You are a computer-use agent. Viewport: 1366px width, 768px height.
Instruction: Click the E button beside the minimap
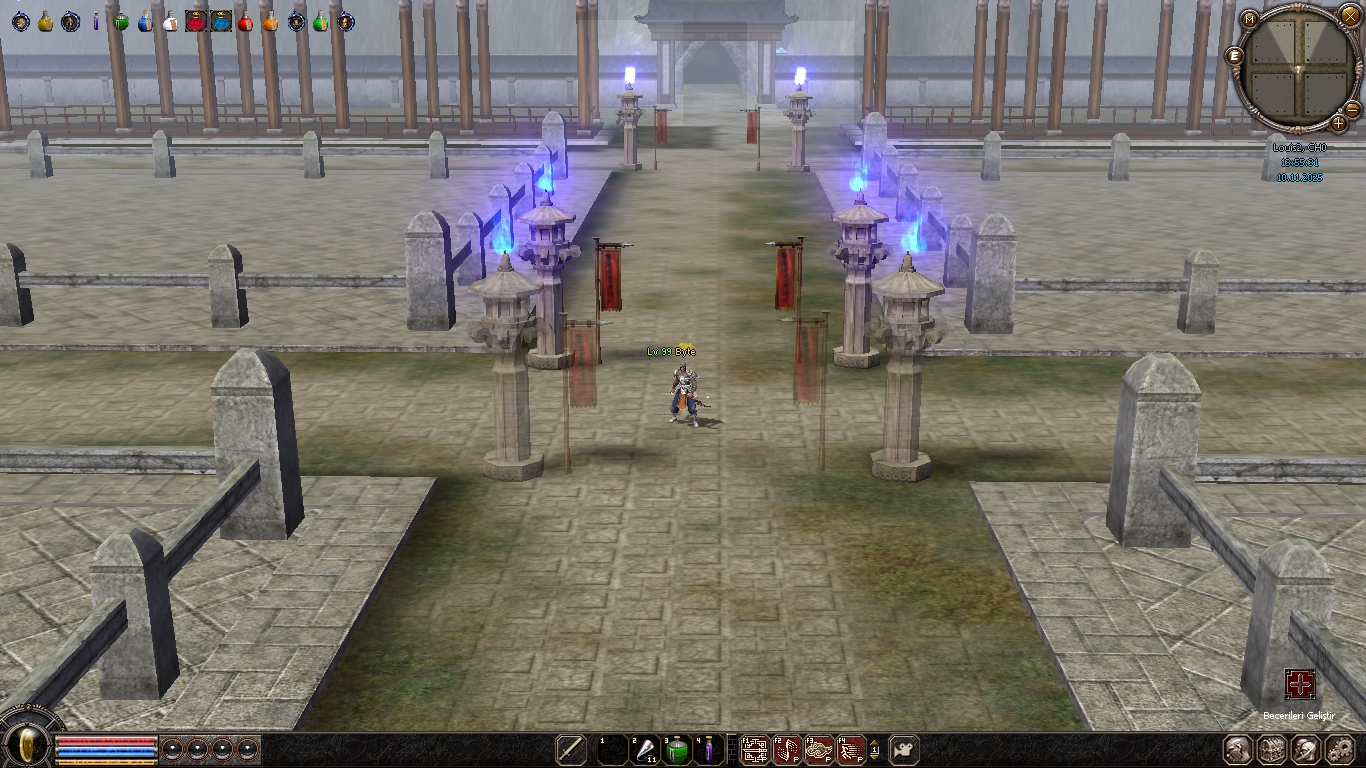pos(1235,56)
